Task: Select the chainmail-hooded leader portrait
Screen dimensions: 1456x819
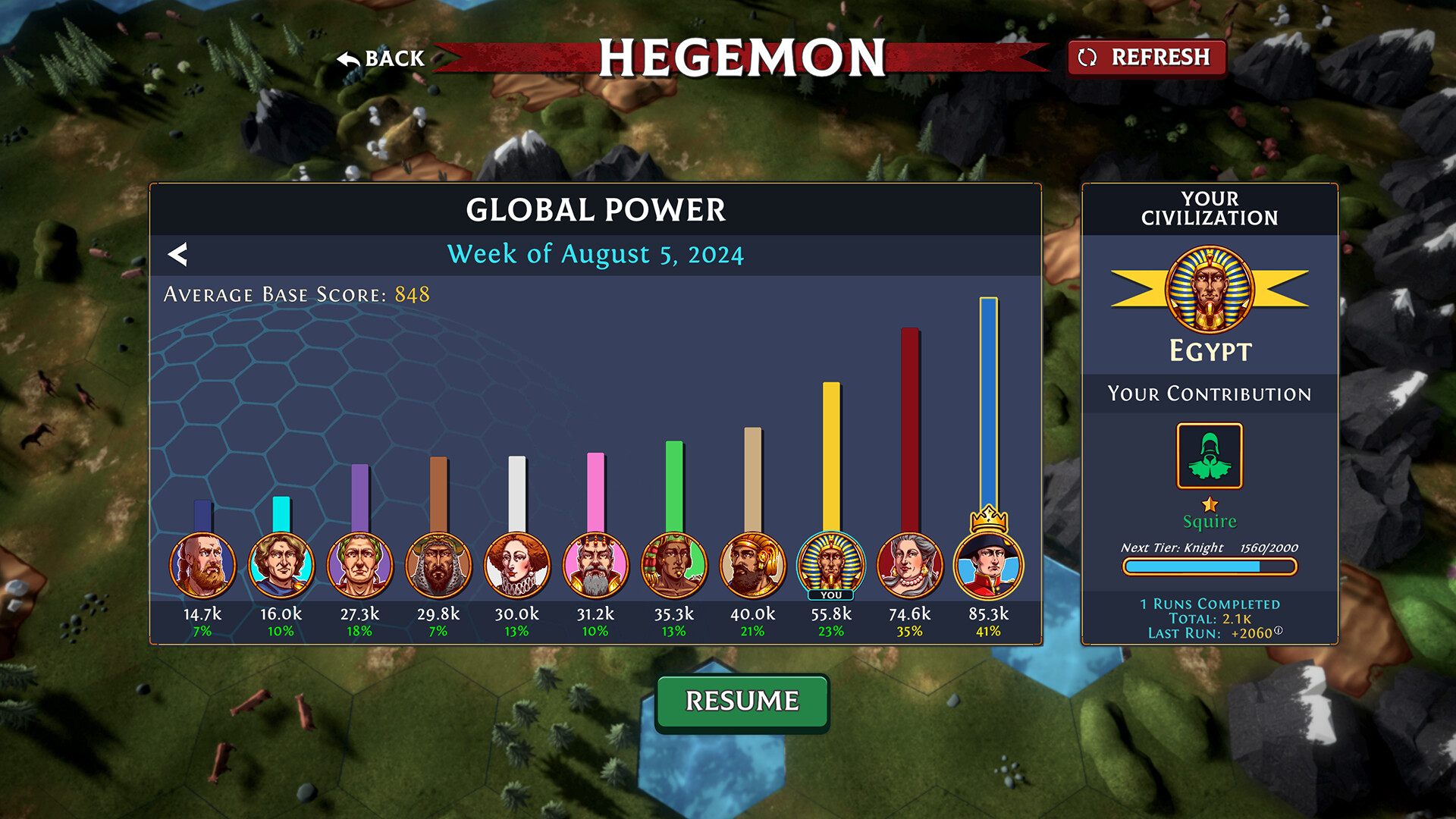Action: coord(438,565)
